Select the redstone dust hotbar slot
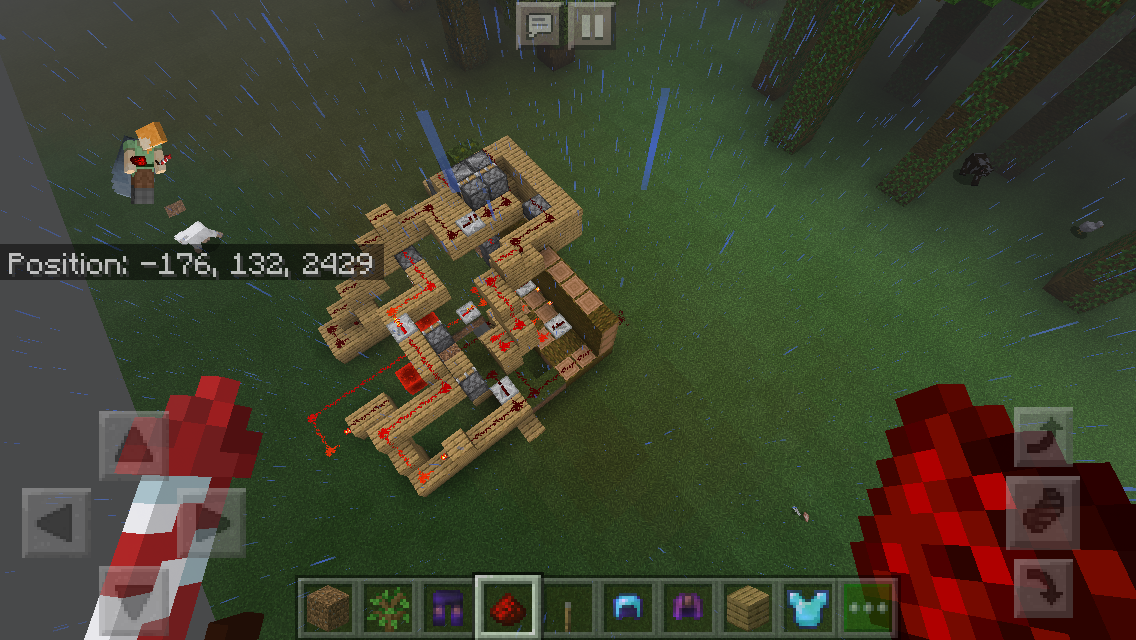 coord(508,607)
